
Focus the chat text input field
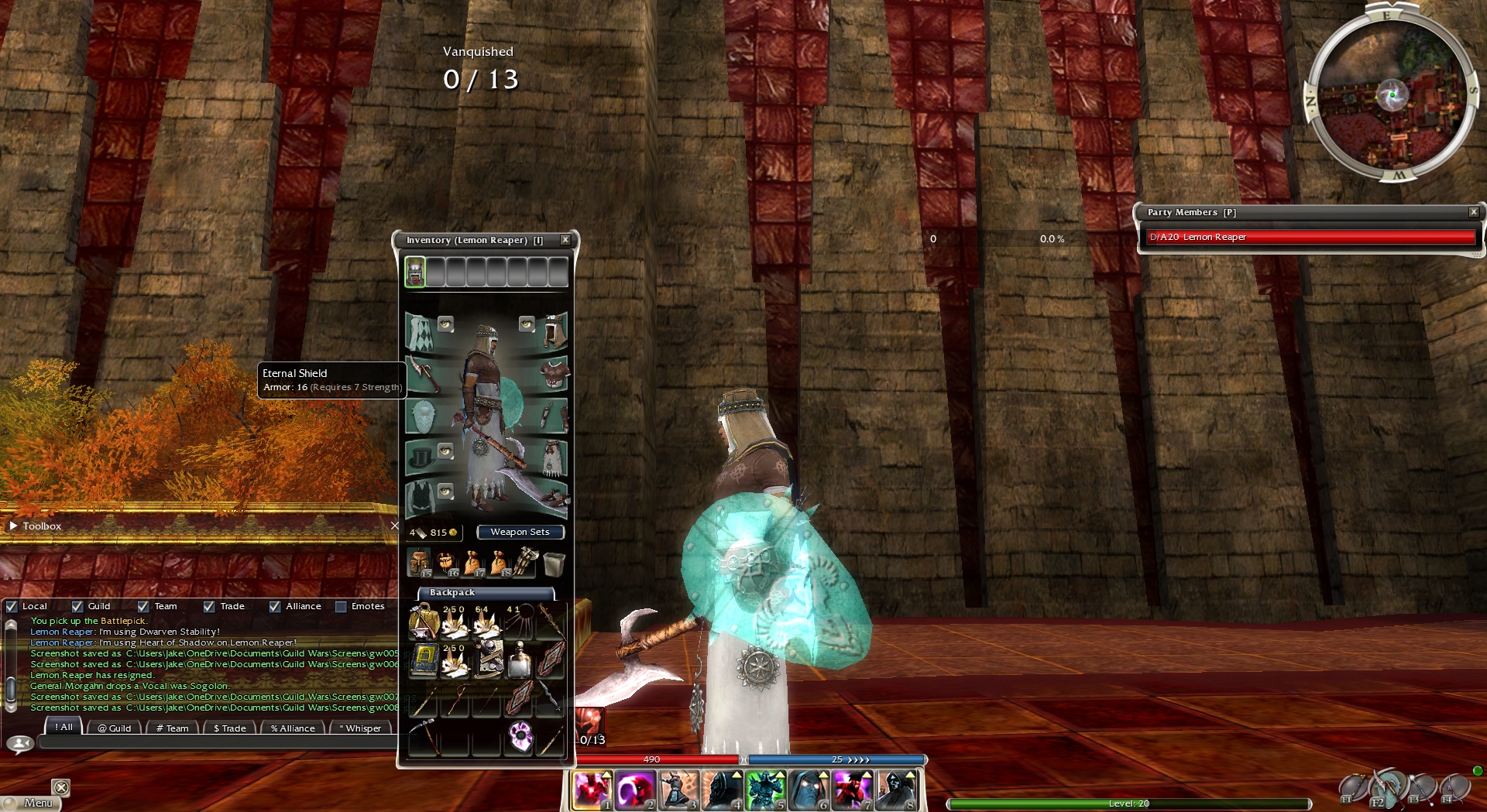coord(217,743)
